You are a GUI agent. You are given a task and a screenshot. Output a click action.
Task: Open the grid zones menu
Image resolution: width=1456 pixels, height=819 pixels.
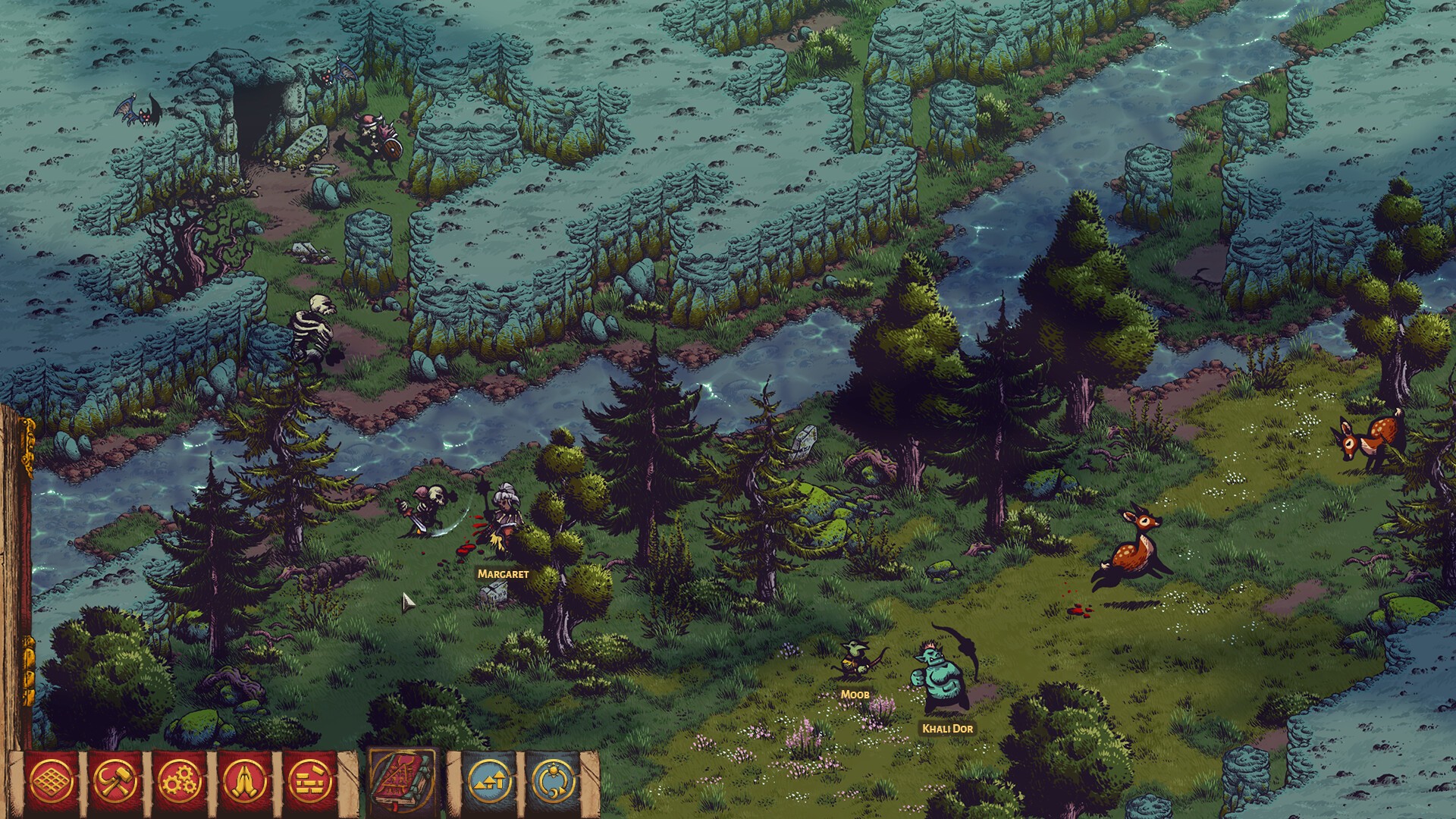pos(52,781)
